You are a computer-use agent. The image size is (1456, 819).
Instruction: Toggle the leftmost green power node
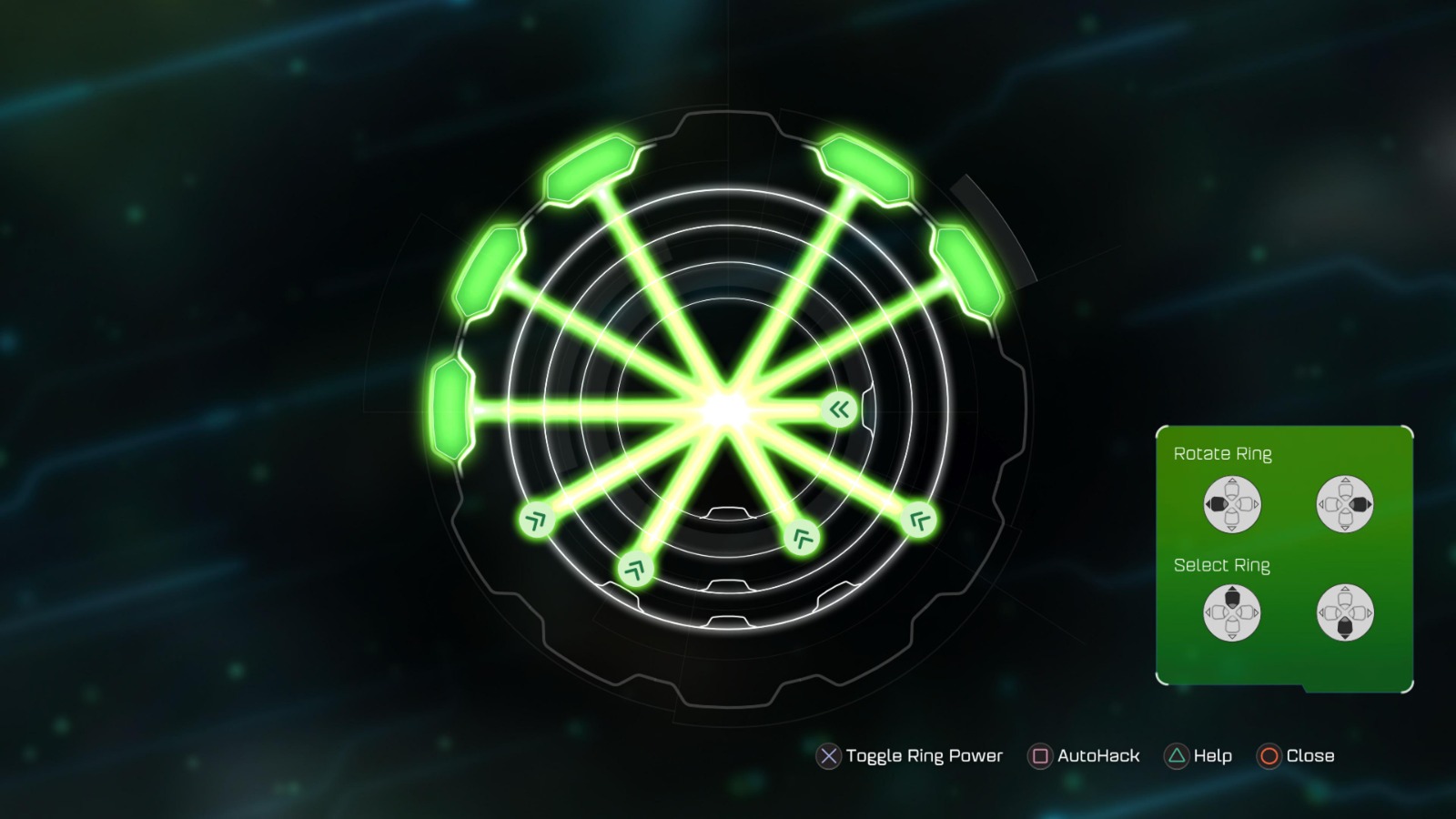(452, 409)
